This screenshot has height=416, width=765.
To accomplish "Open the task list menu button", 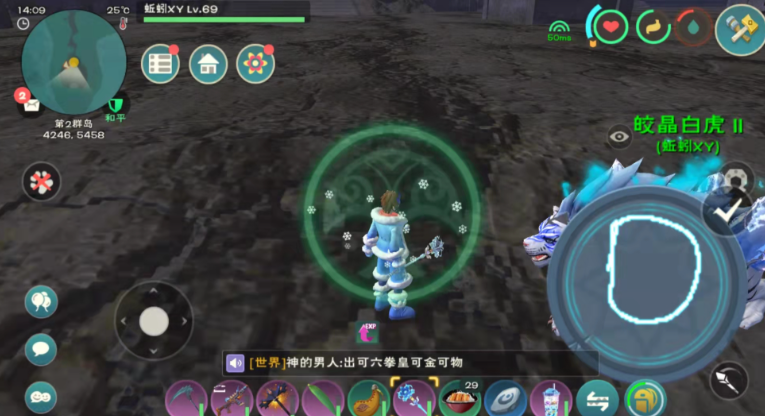I will coord(160,64).
